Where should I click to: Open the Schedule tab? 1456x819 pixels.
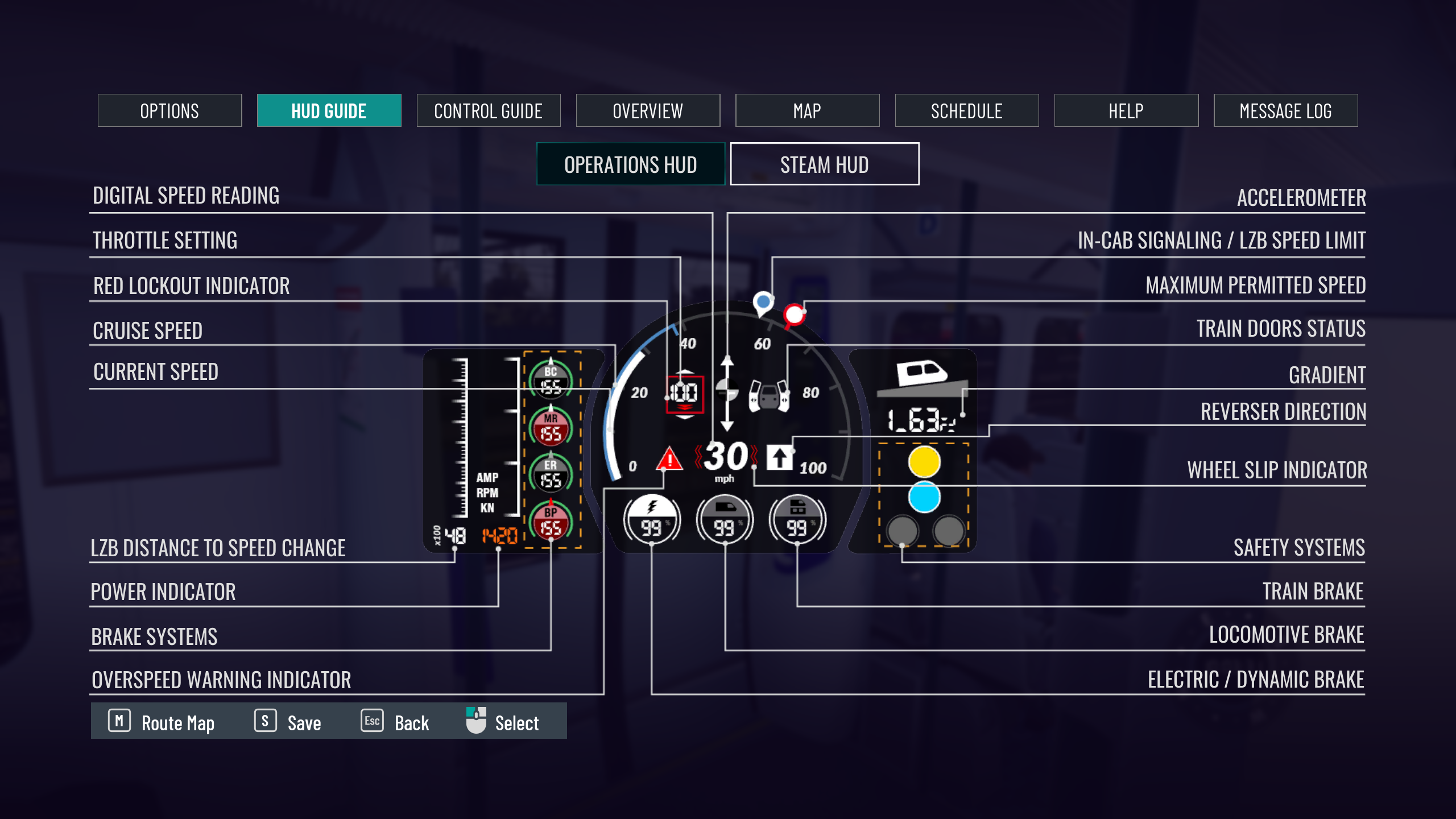tap(966, 111)
